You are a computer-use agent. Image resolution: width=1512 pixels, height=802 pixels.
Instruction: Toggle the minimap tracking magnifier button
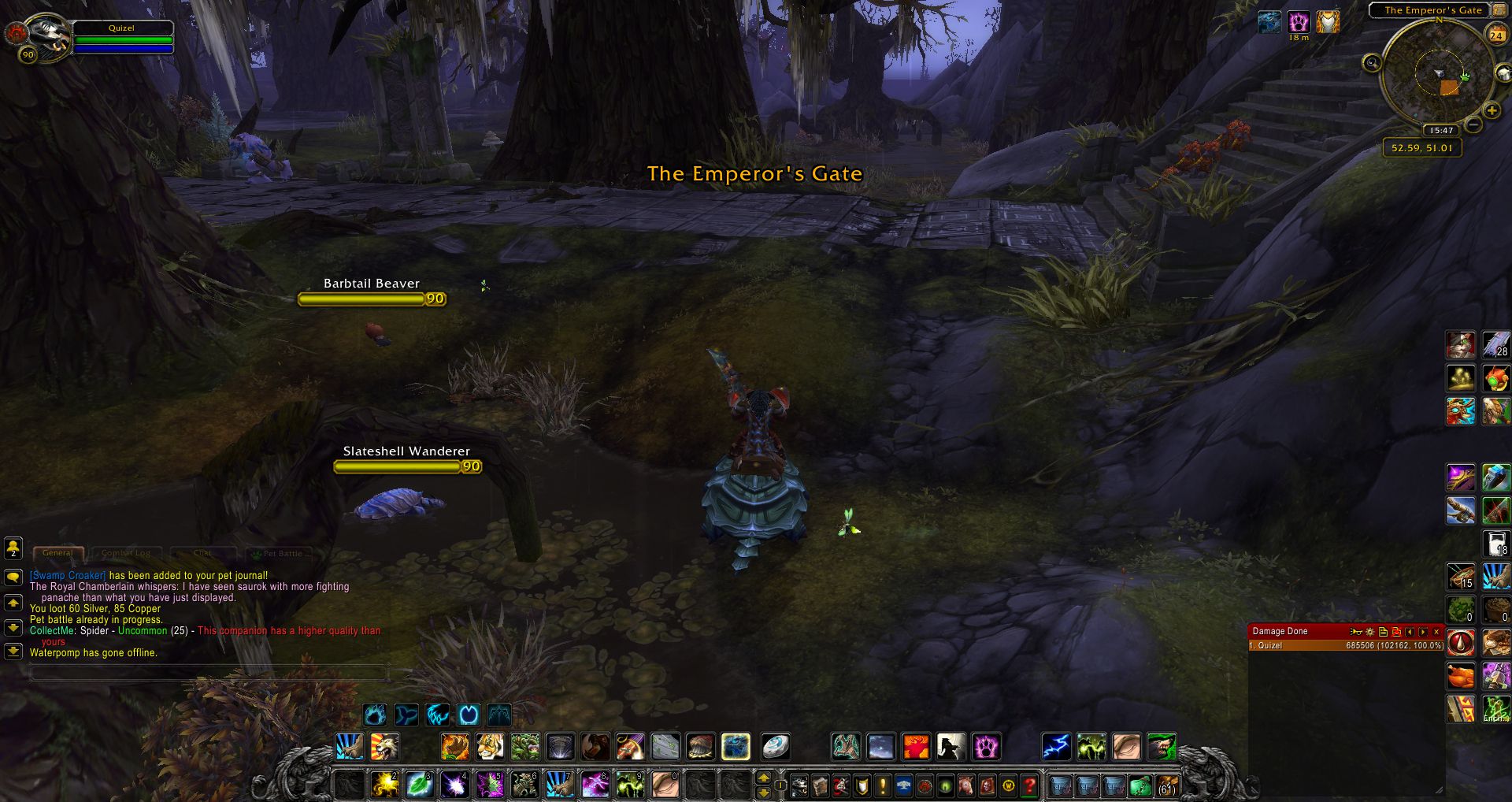tap(1372, 63)
